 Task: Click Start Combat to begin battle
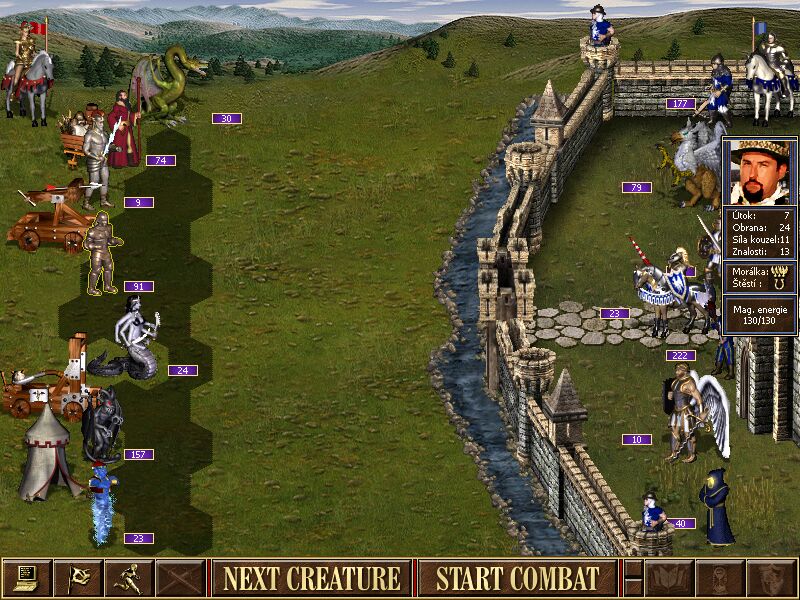click(x=517, y=578)
